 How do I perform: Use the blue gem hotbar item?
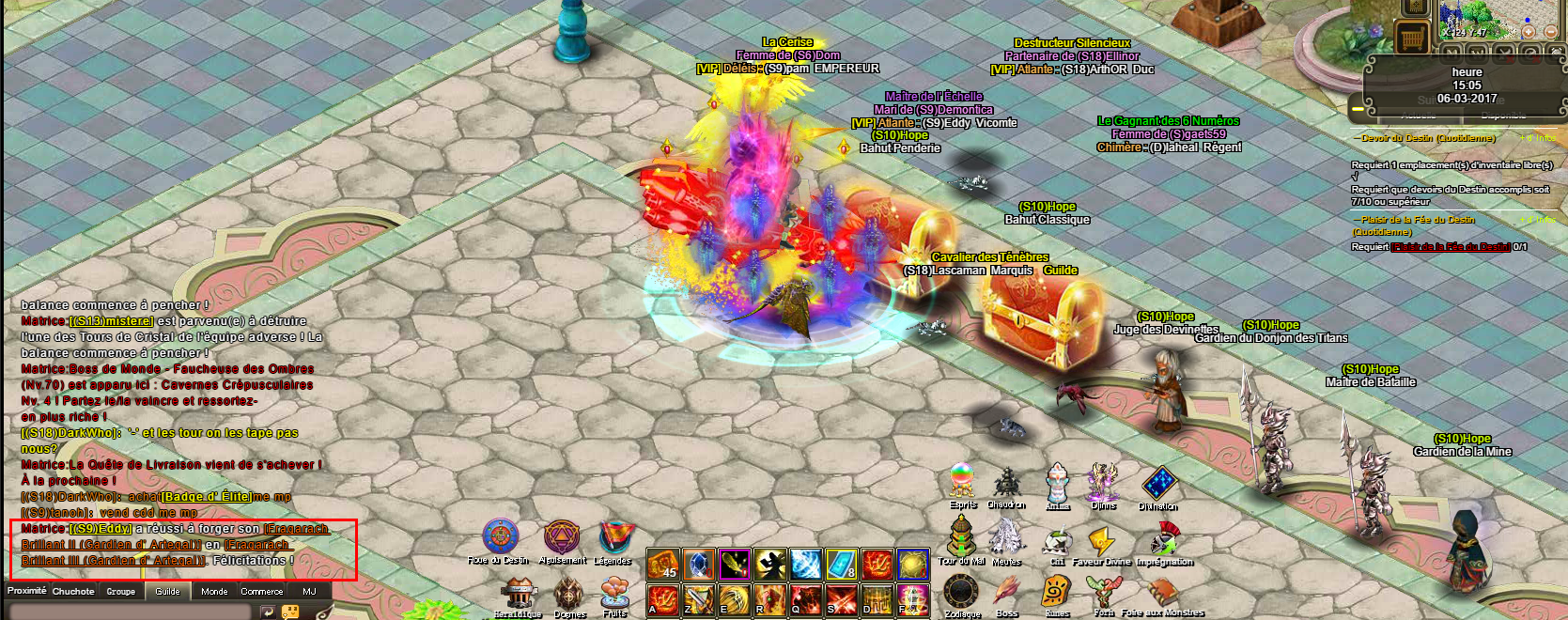pyautogui.click(x=698, y=565)
